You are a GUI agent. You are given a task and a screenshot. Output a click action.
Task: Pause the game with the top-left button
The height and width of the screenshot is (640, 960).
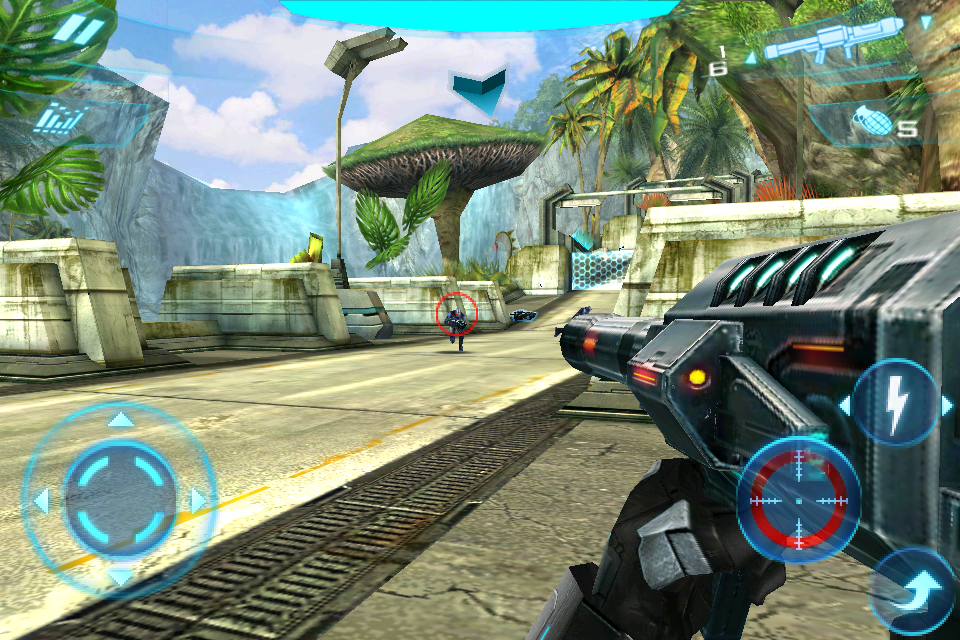(x=77, y=31)
